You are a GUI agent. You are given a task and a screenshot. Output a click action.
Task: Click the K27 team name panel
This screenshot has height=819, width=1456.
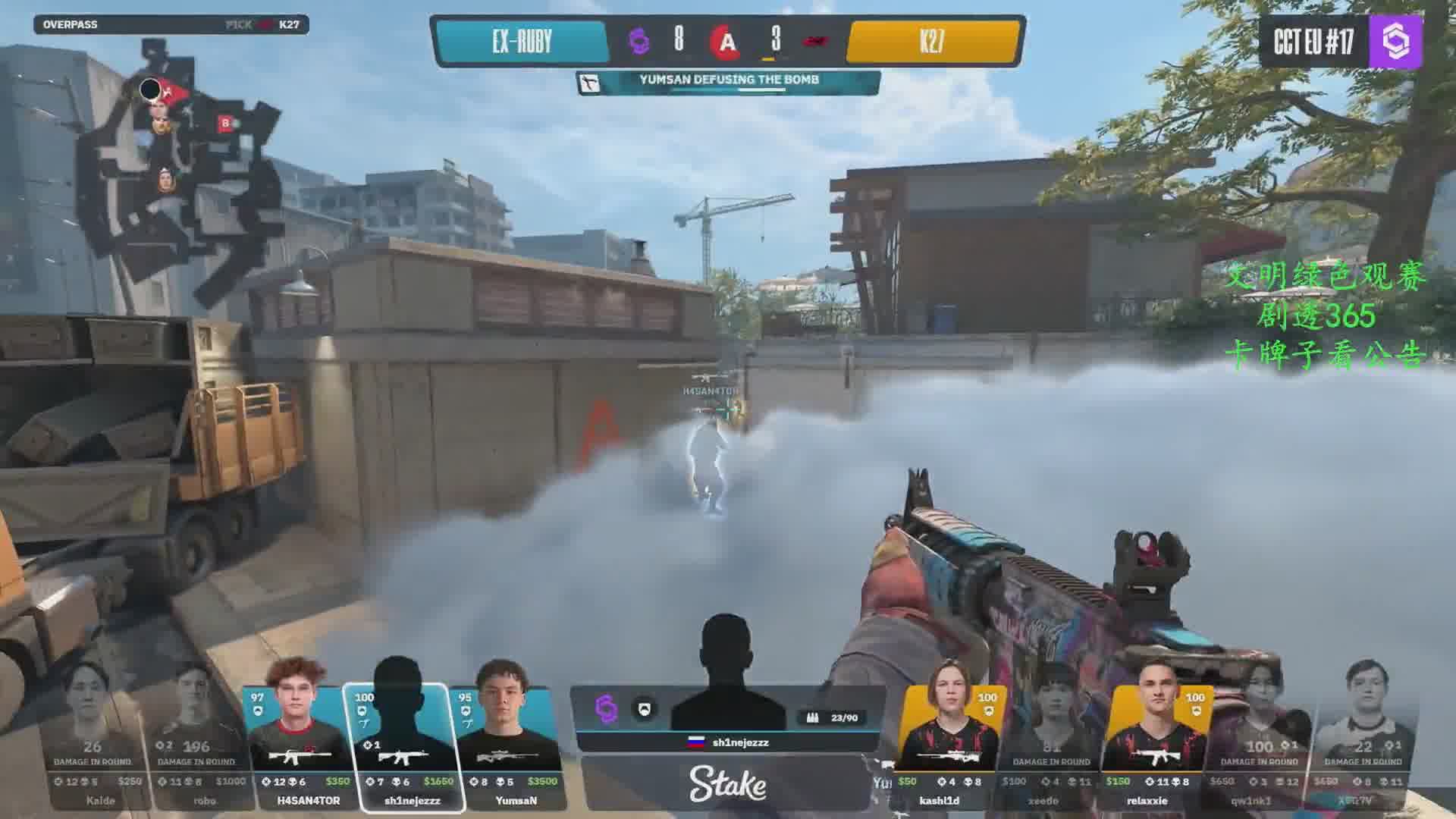[x=932, y=42]
